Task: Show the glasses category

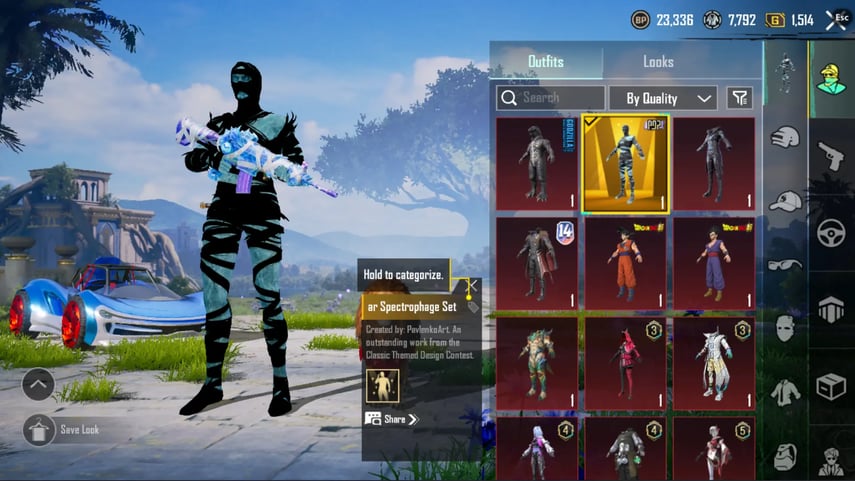Action: coord(785,265)
